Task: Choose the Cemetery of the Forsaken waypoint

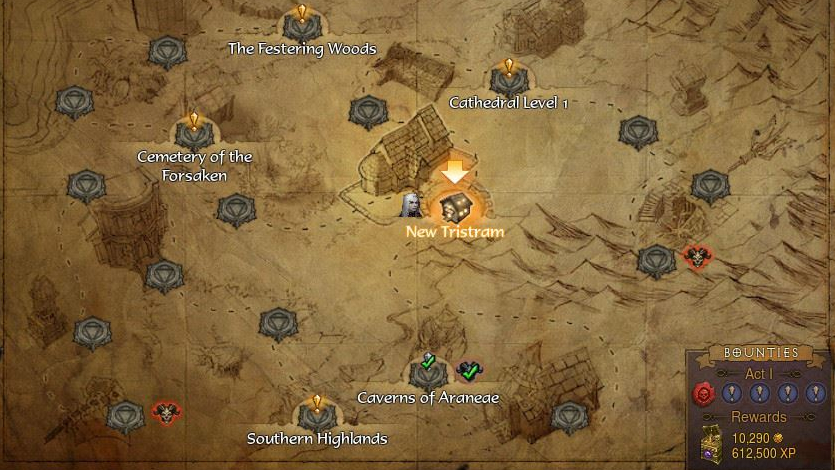Action: click(x=194, y=132)
